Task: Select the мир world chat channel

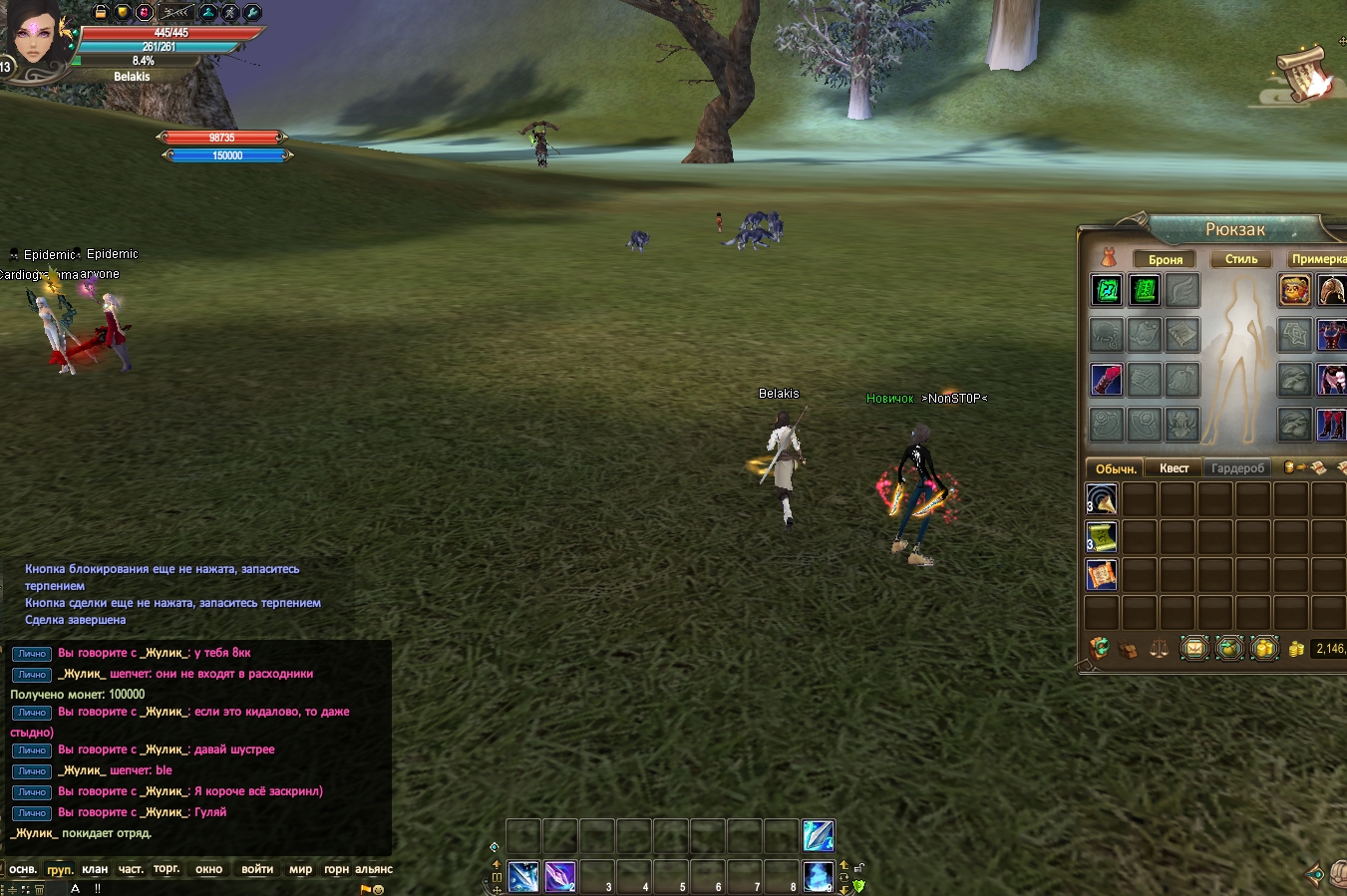Action: pyautogui.click(x=300, y=869)
